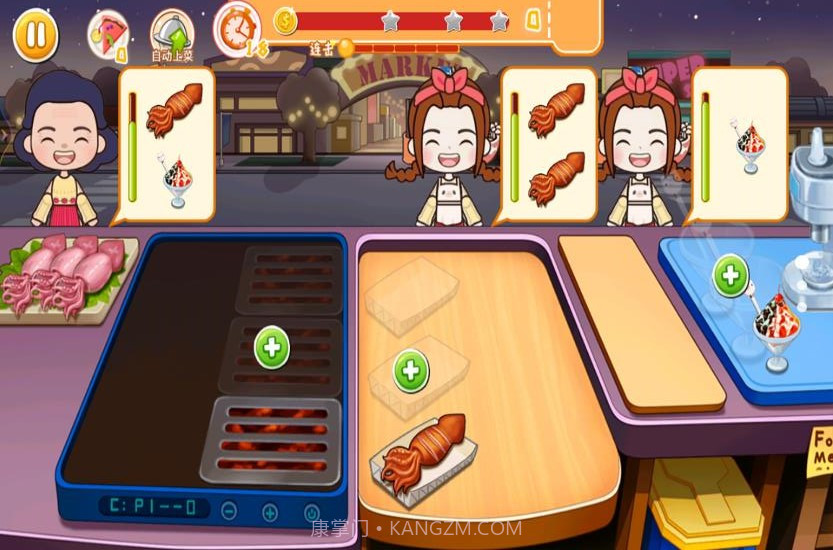Activate the auto-serve cloche booster
Screen dimensions: 833x550
(172, 35)
